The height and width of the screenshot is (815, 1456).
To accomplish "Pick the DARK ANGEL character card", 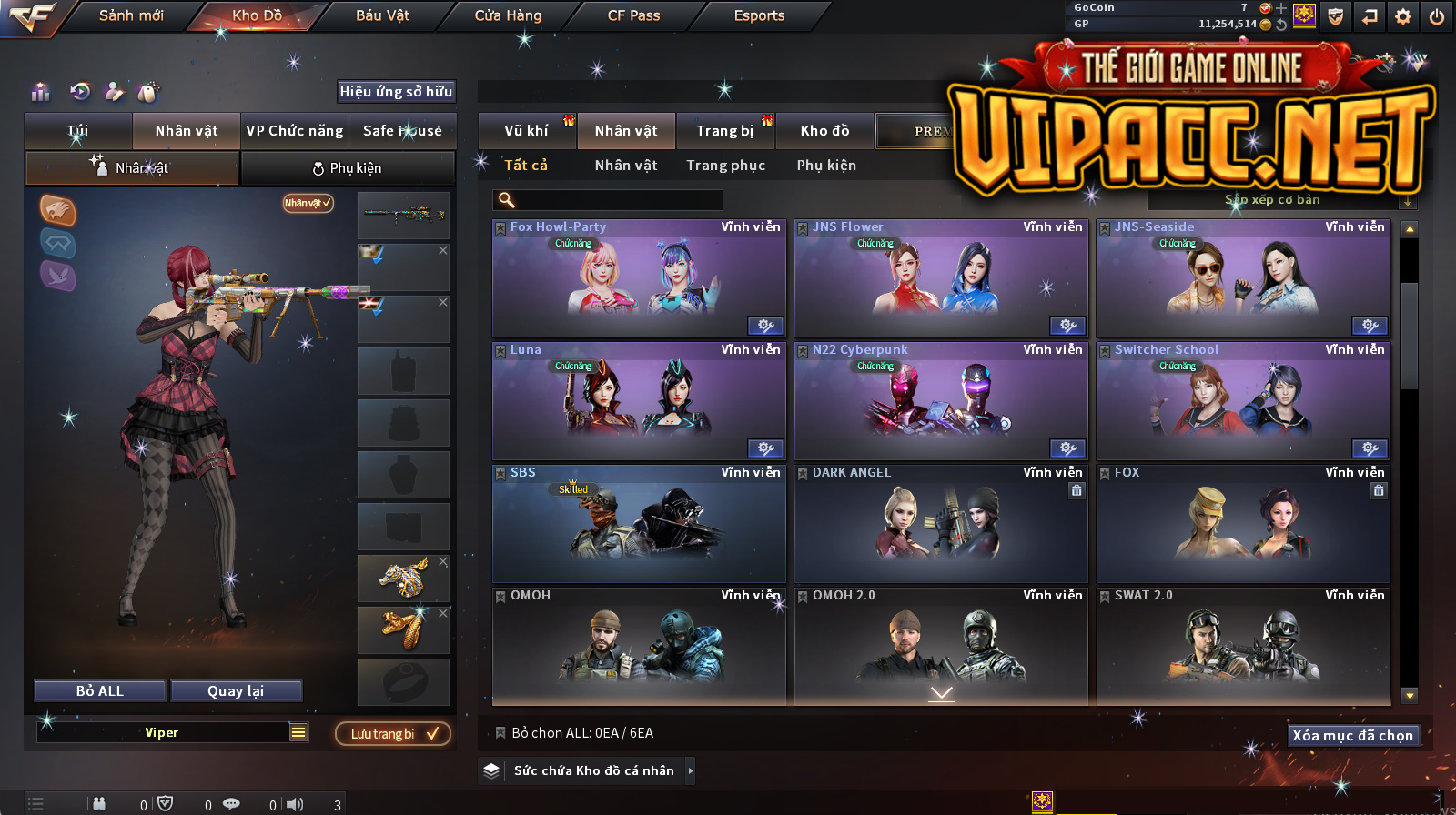I will tap(941, 524).
